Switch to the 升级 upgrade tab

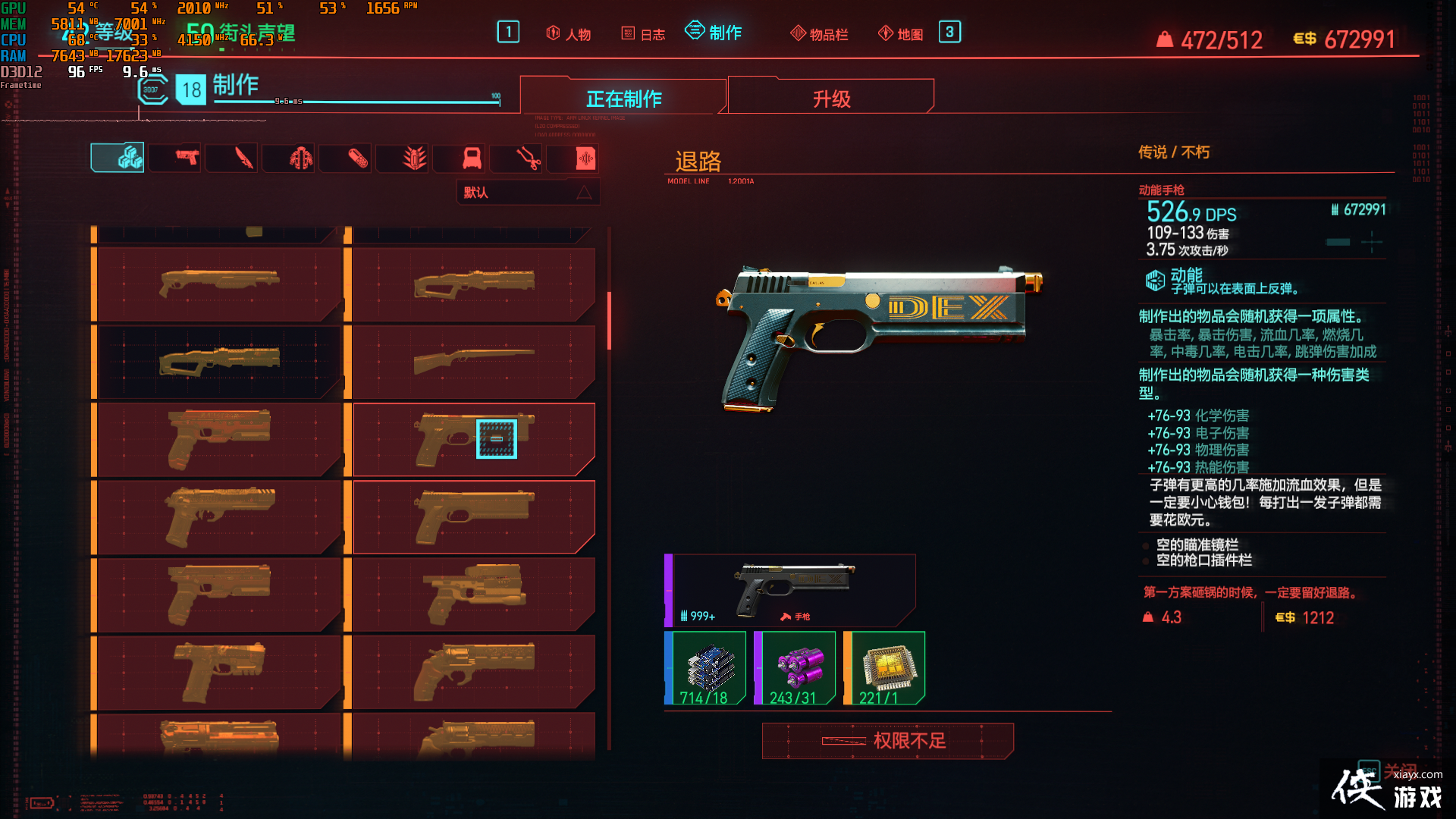tap(830, 97)
